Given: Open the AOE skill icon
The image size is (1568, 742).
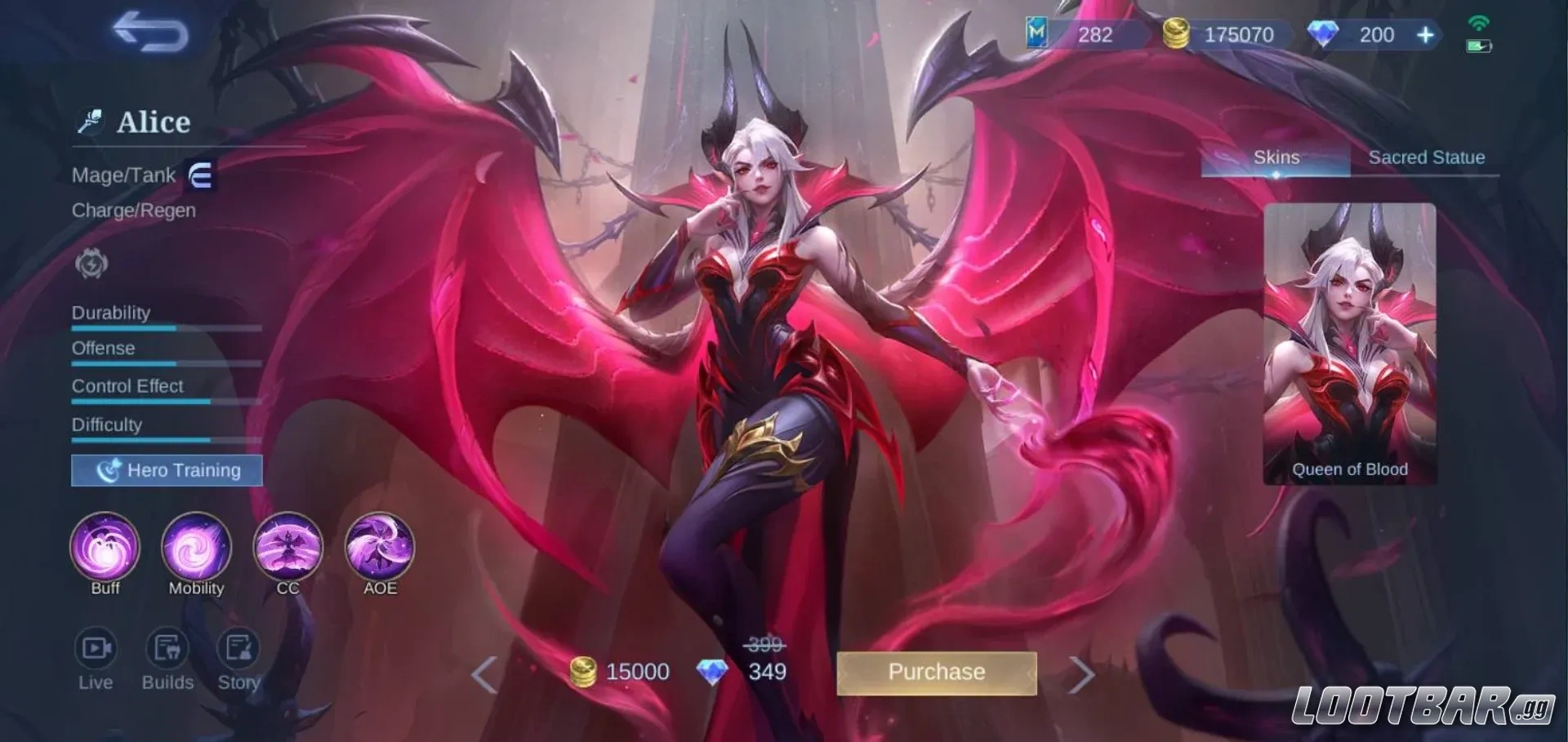Looking at the screenshot, I should [379, 549].
